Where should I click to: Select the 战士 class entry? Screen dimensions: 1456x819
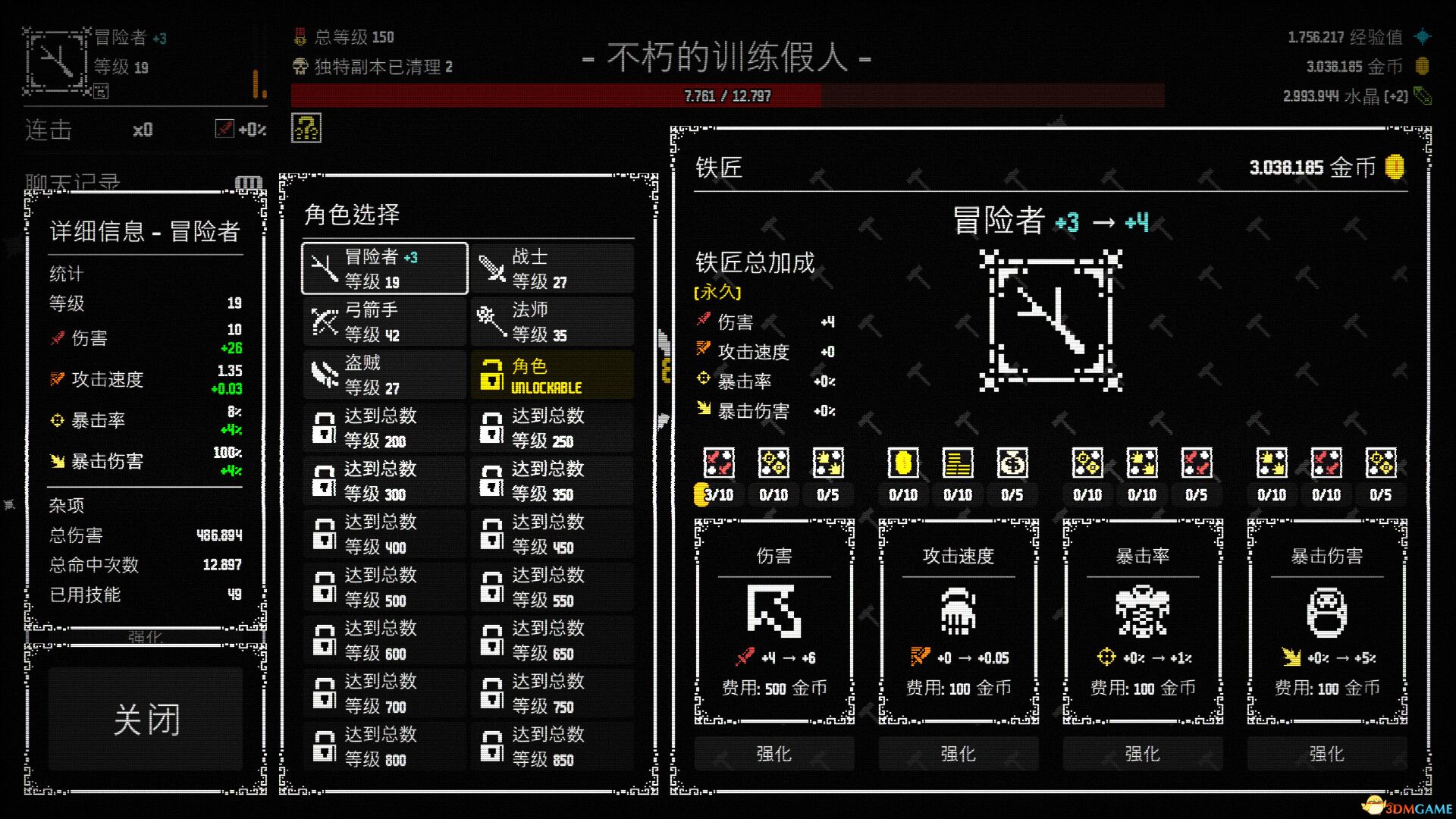[551, 268]
